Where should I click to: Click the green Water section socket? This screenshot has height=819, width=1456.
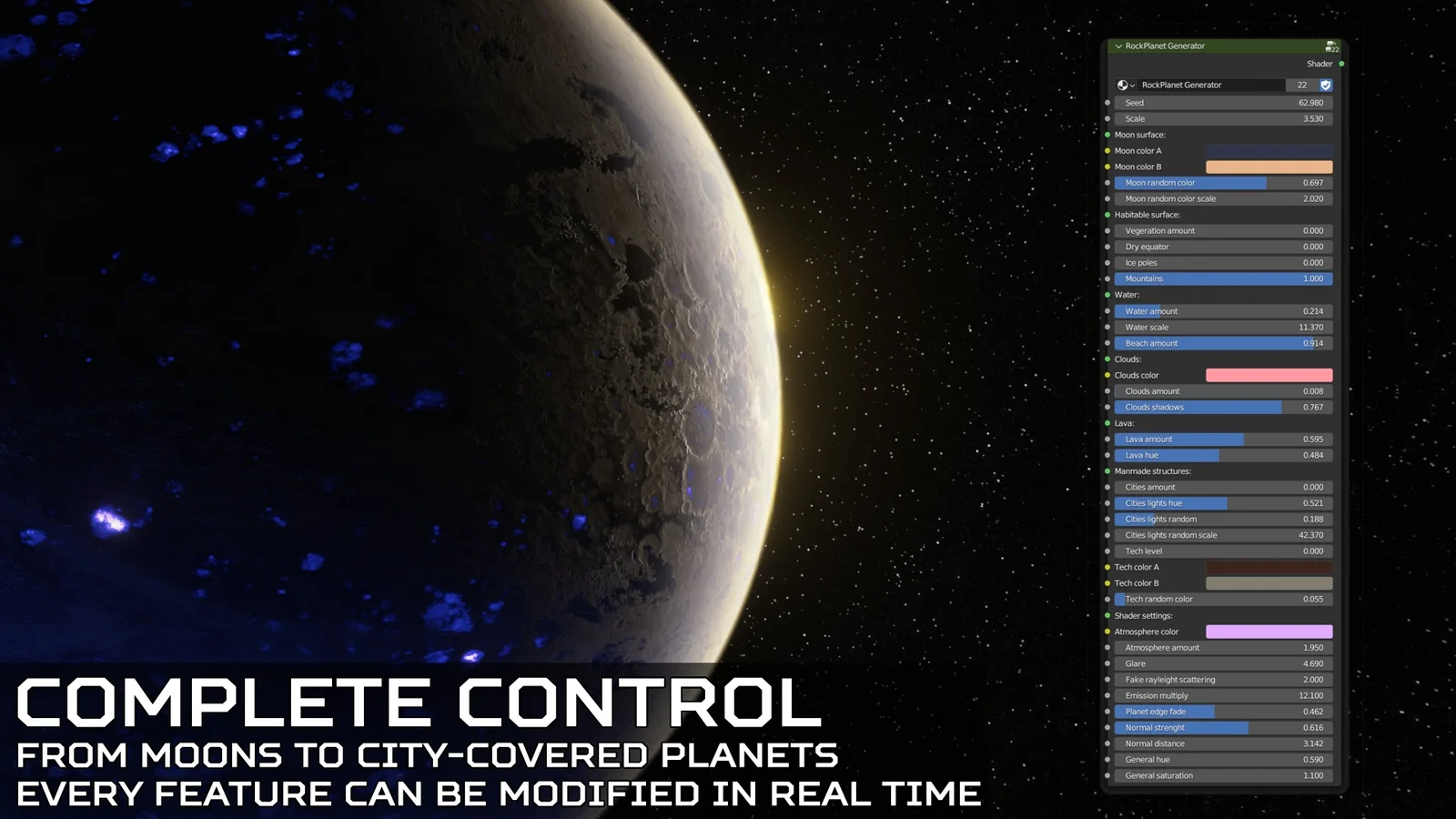click(x=1108, y=295)
